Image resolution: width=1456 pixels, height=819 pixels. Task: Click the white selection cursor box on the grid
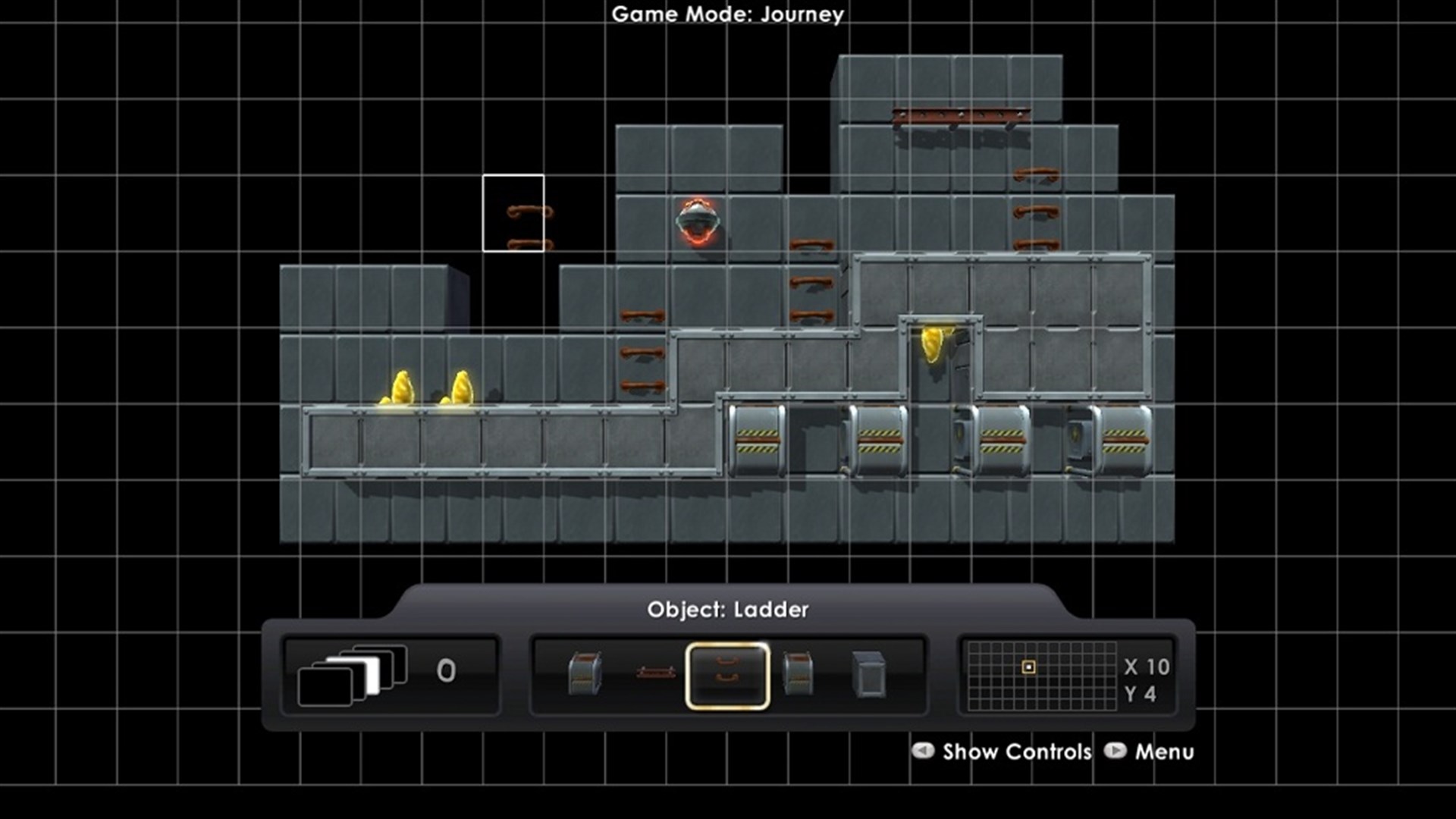514,212
